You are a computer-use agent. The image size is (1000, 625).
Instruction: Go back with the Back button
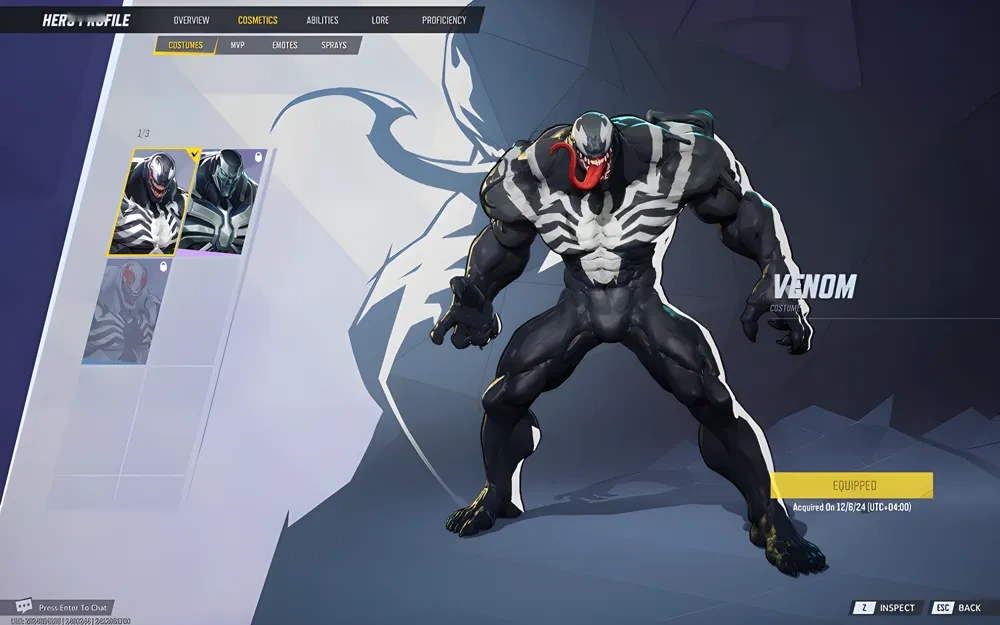(x=958, y=608)
